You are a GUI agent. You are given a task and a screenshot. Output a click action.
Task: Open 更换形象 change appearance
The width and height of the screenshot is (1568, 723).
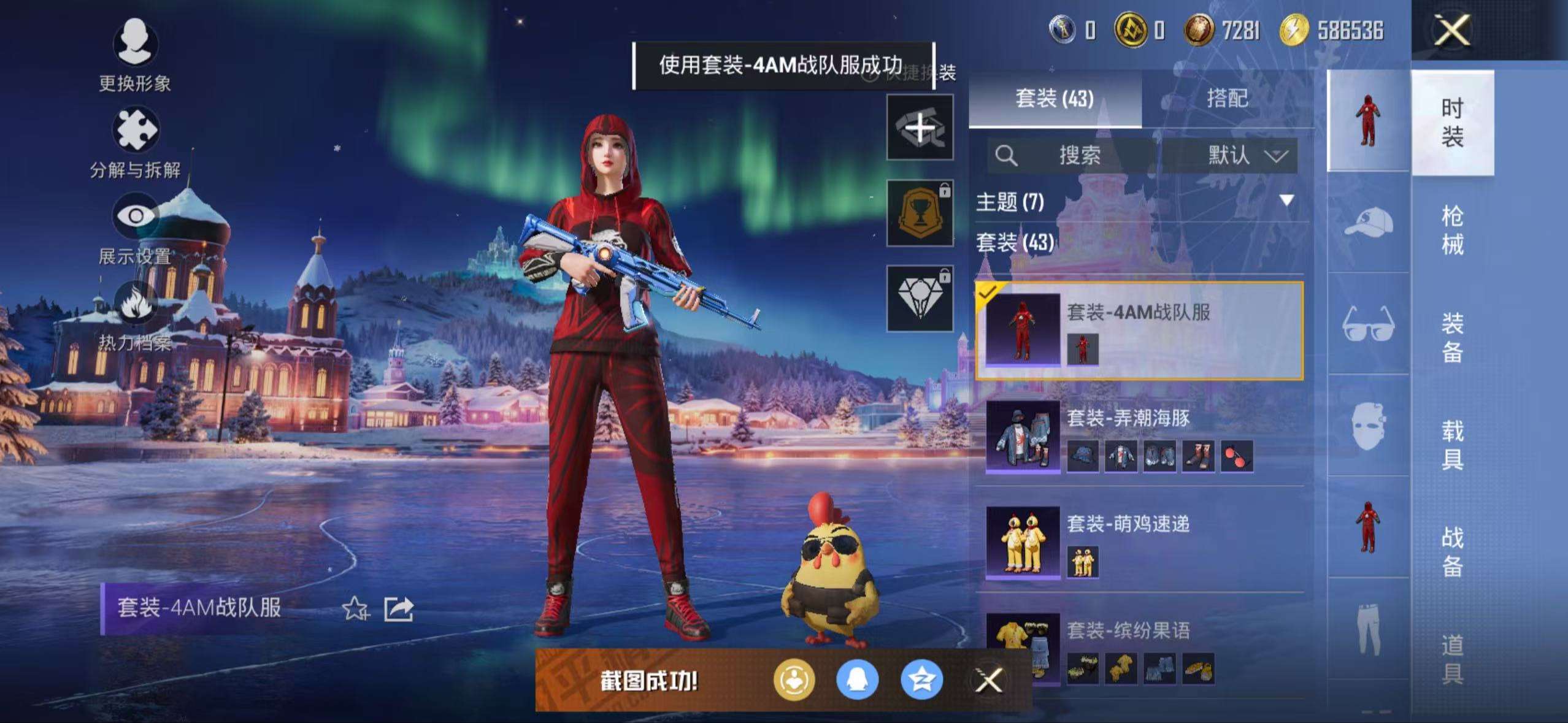[135, 43]
